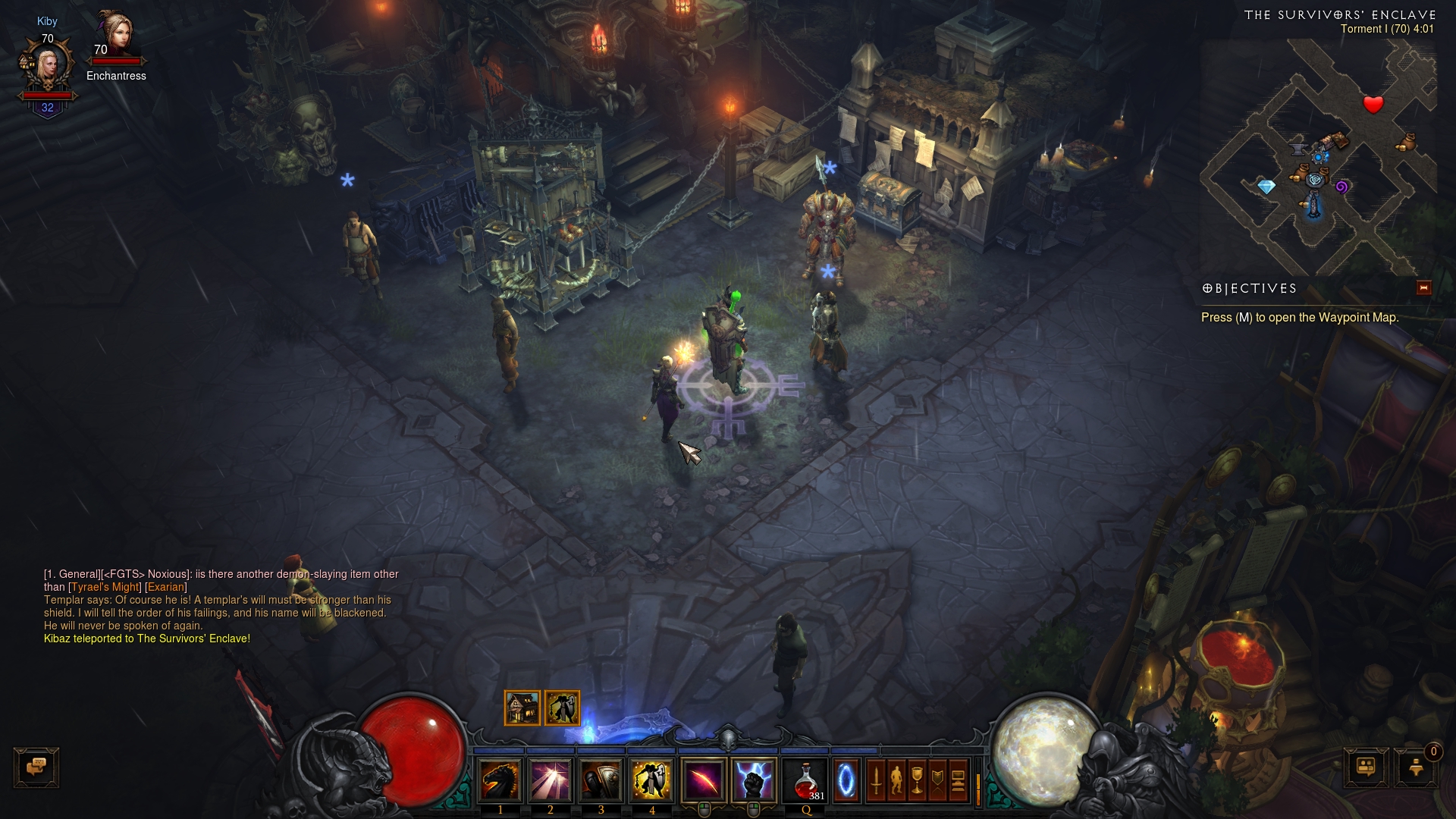Use the light beam skill in slot 2
Image resolution: width=1456 pixels, height=819 pixels.
point(551,780)
